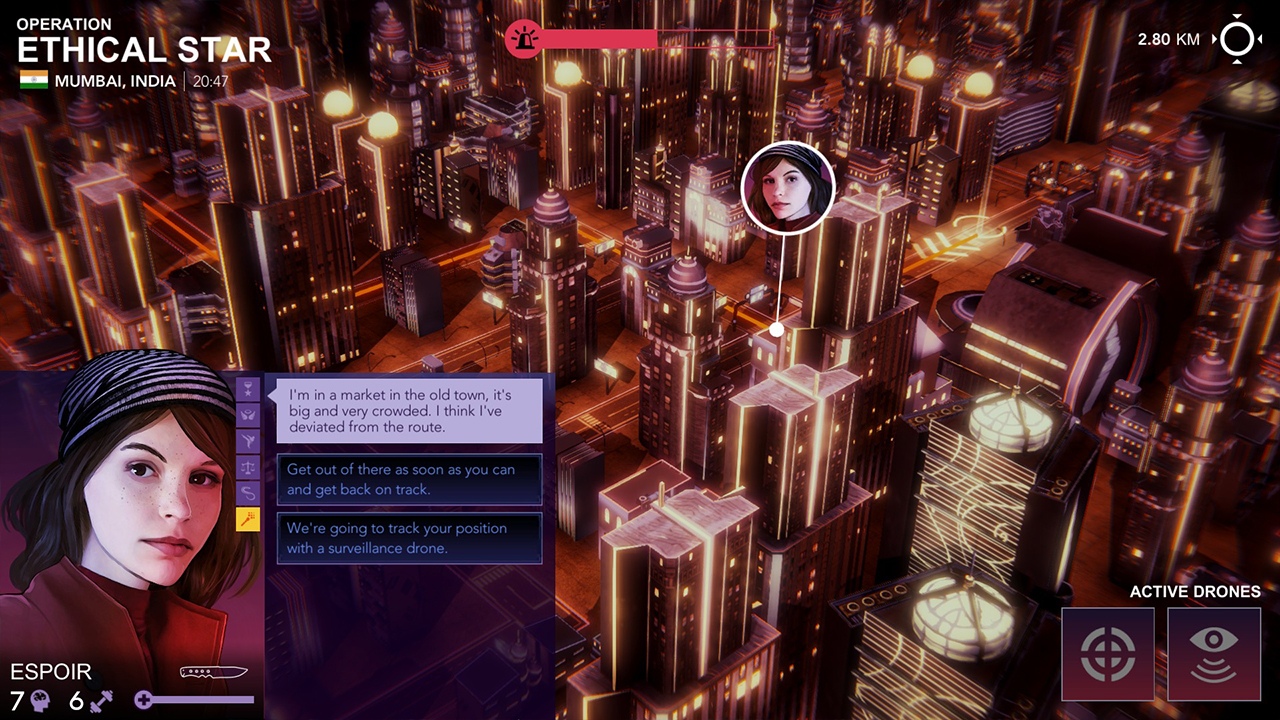This screenshot has width=1280, height=720.
Task: Choose the reply about tracking with a surveillance drone
Action: 408,538
